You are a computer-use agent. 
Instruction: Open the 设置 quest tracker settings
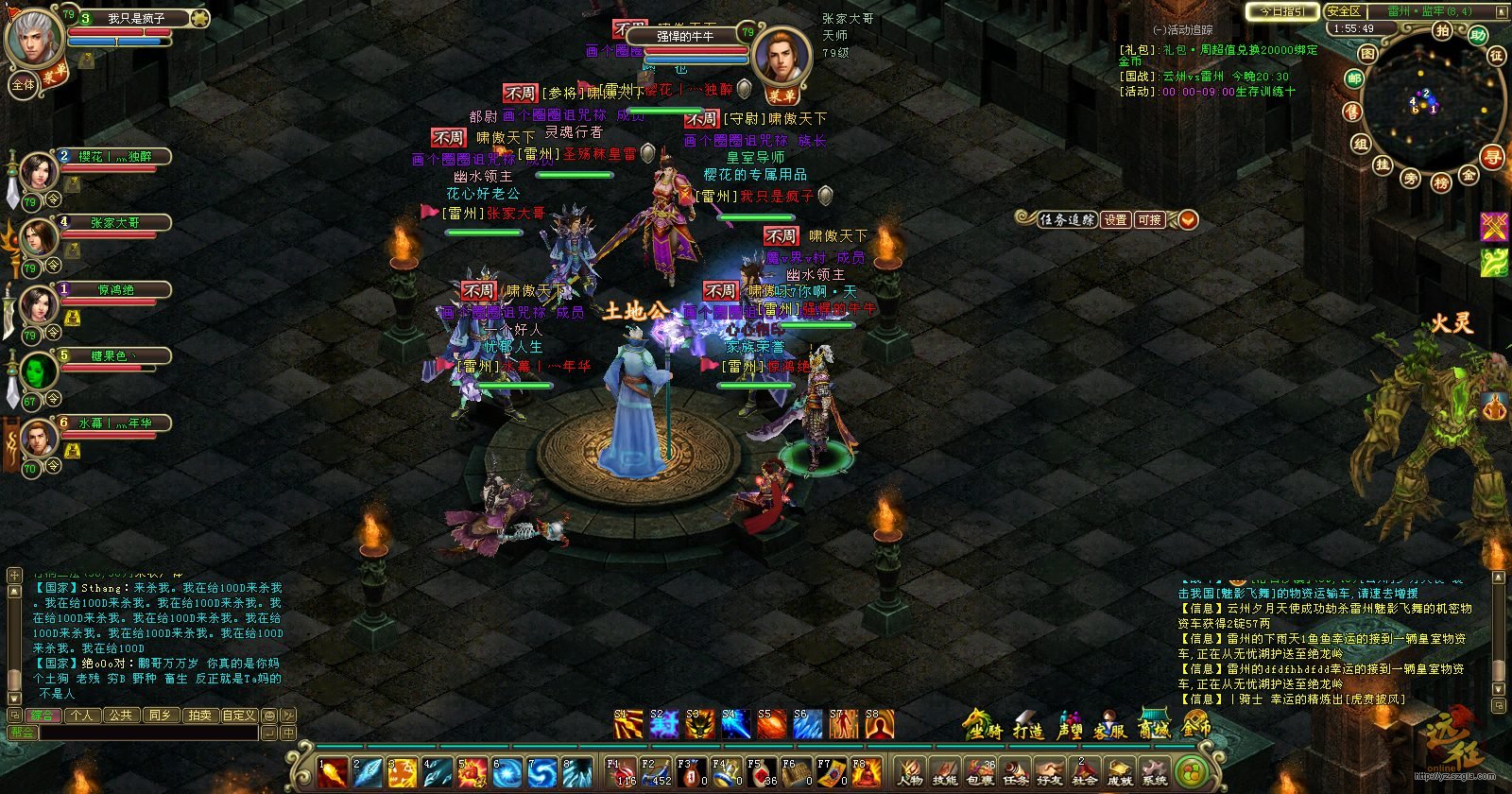[1116, 219]
